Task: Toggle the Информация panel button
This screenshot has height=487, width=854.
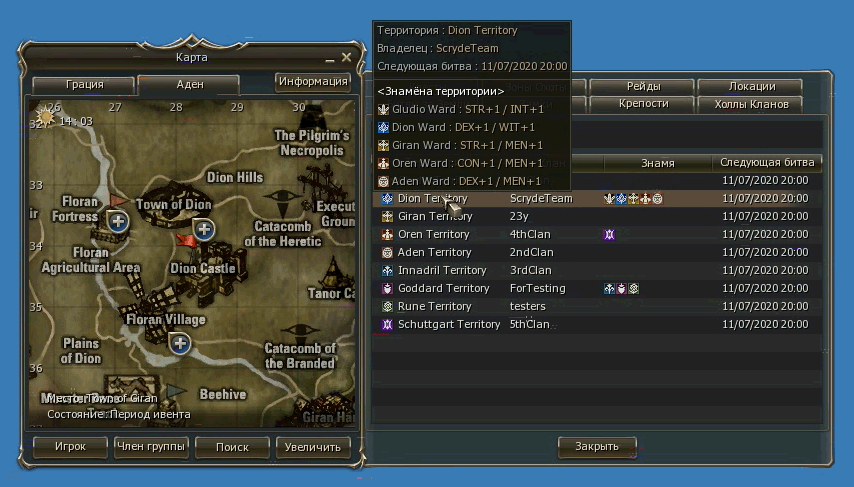Action: pos(313,81)
